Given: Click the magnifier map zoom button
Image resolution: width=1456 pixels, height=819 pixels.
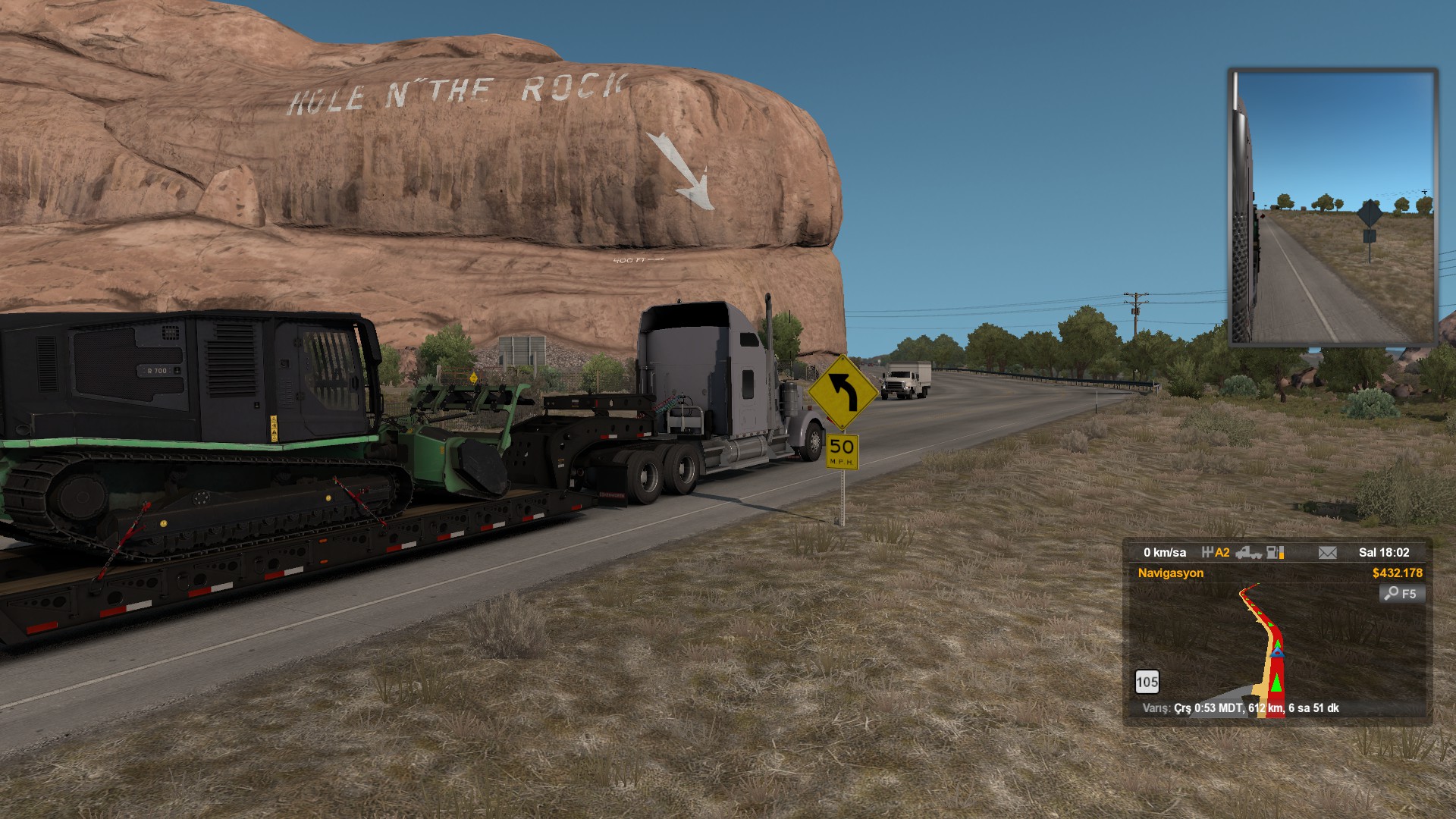Looking at the screenshot, I should 1401,594.
